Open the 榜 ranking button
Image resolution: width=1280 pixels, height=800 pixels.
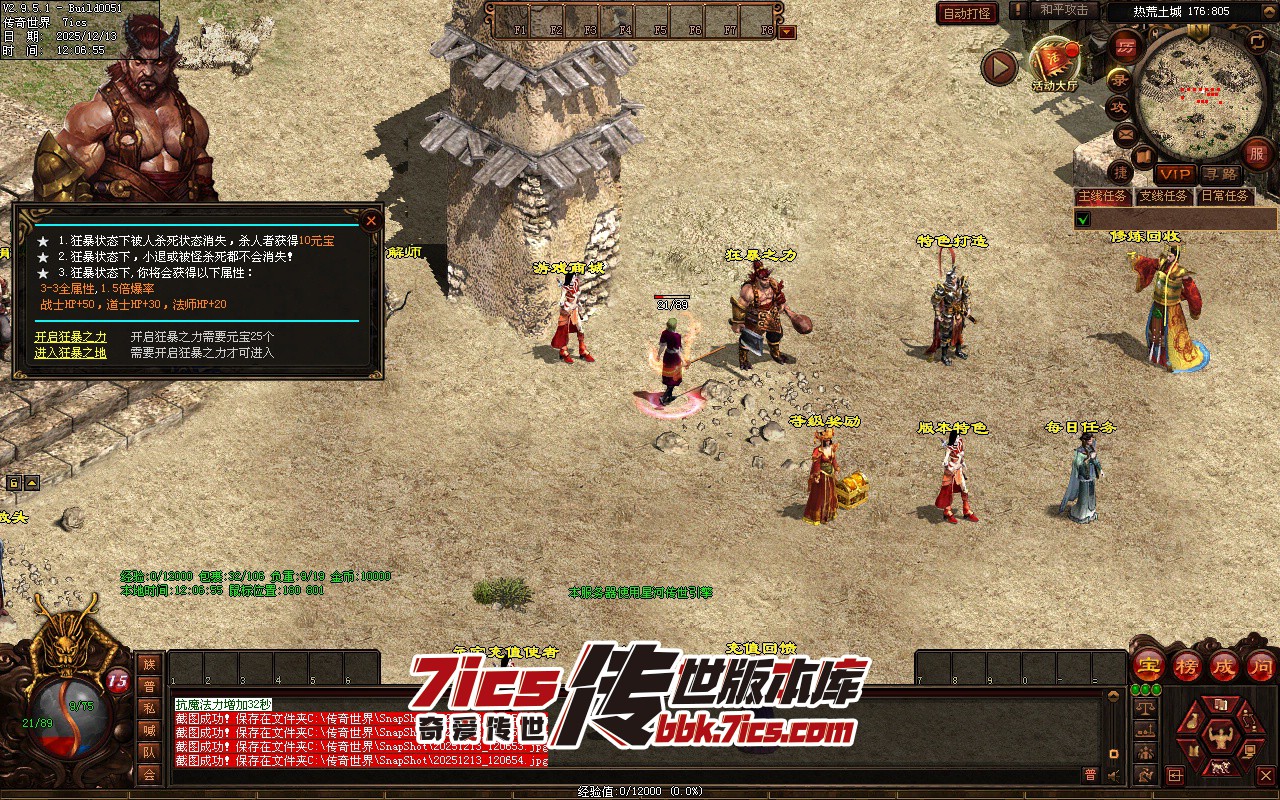tap(1187, 665)
